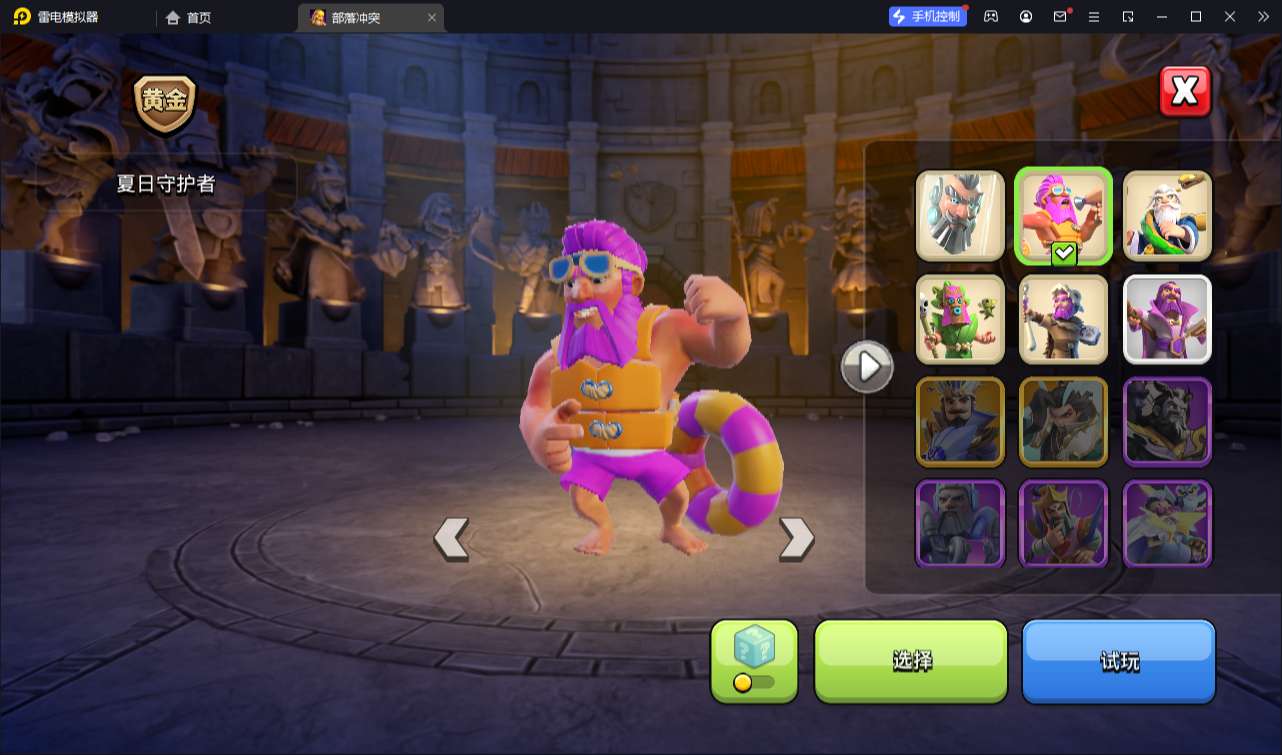Select the gold-framed dark-haired teal skin
Viewport: 1282px width, 755px height.
[1063, 422]
